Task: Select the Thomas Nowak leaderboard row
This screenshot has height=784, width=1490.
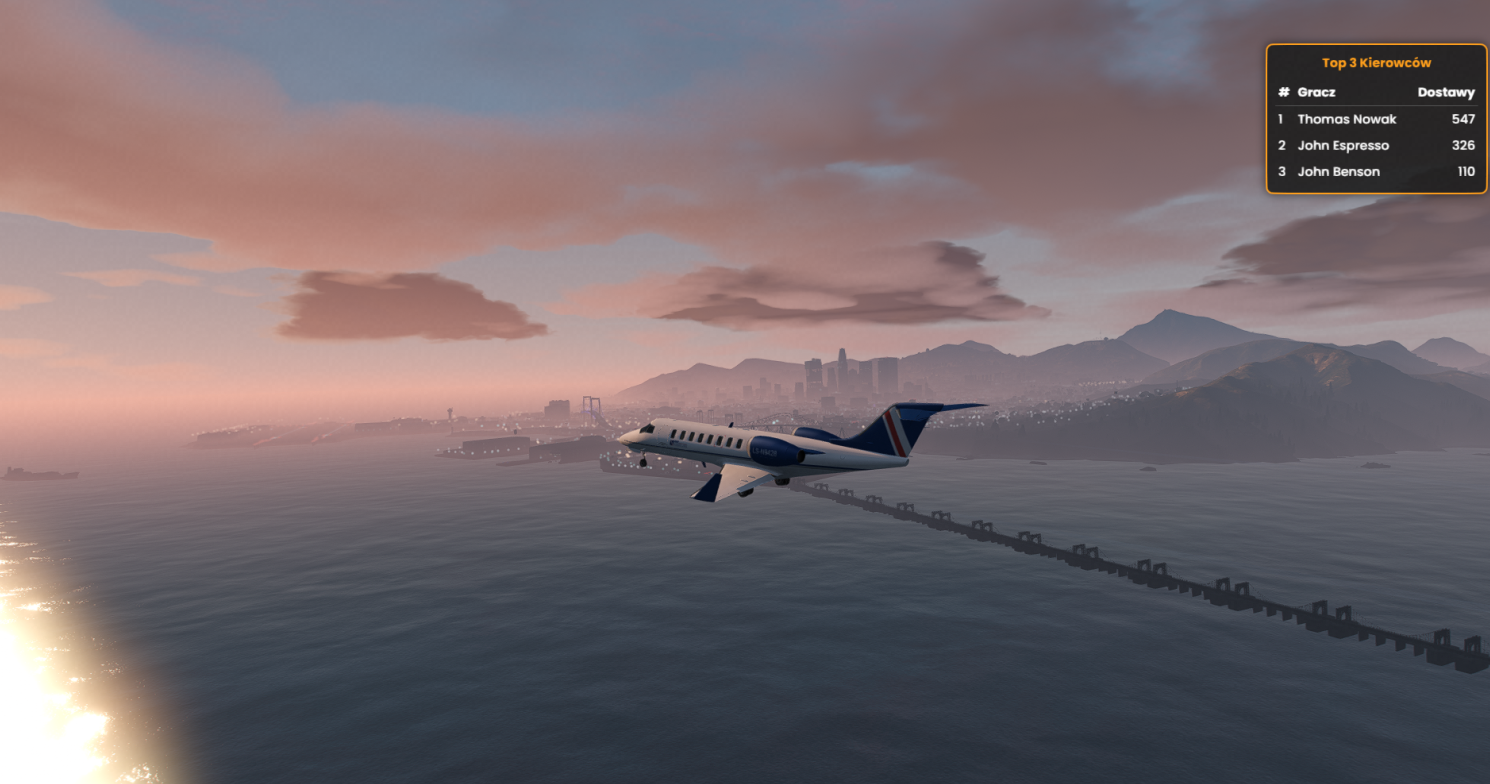Action: [1349, 119]
